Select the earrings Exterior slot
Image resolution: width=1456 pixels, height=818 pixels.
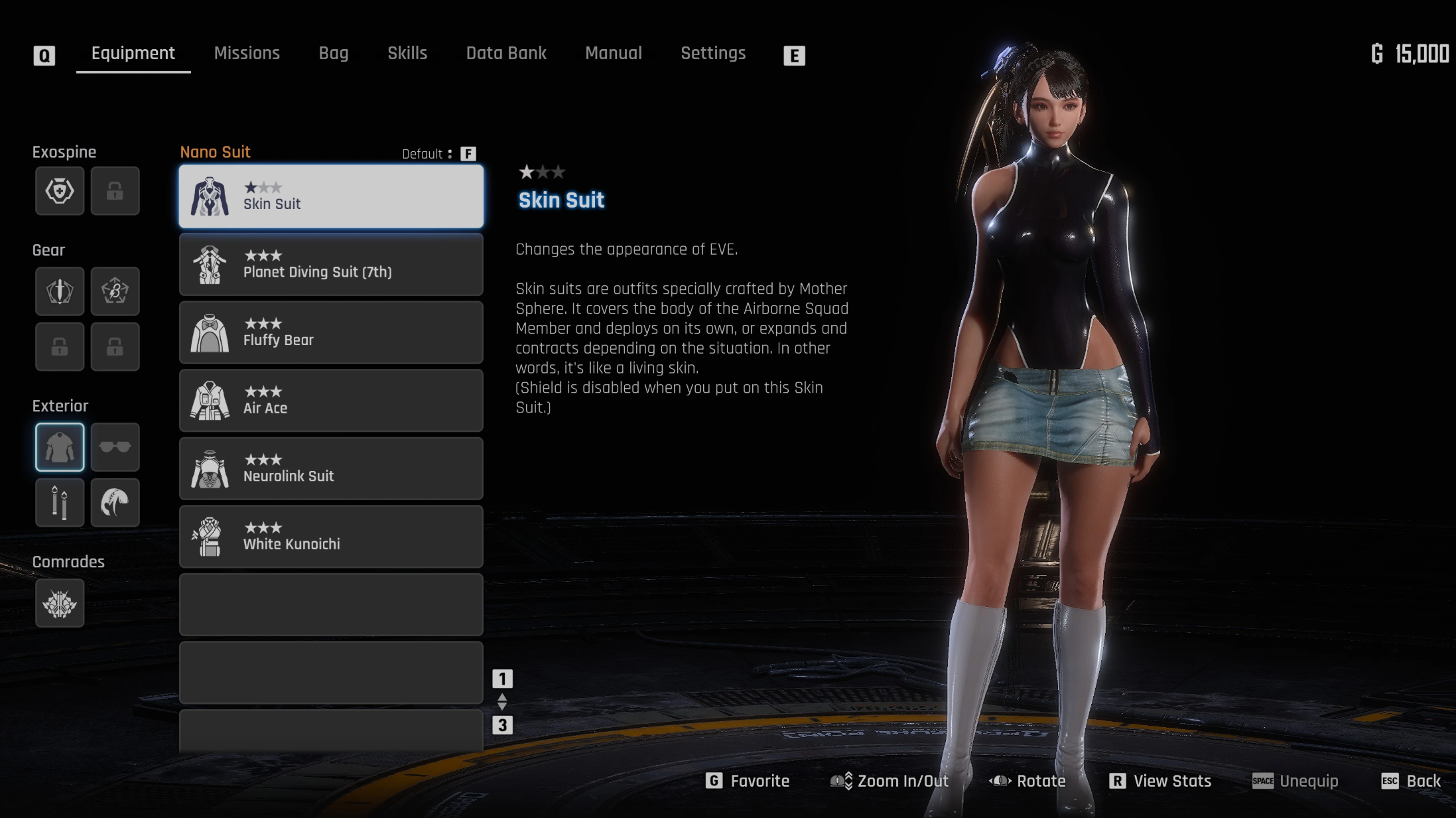click(x=60, y=502)
